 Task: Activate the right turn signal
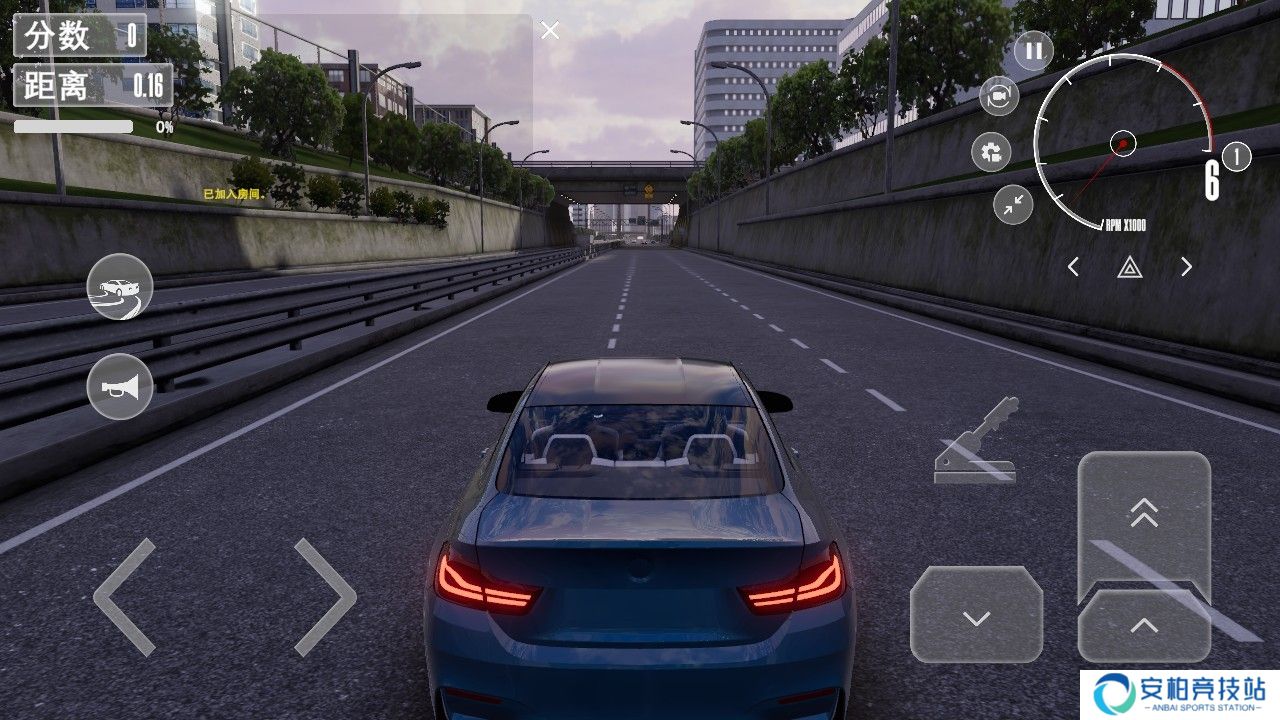(x=1187, y=267)
